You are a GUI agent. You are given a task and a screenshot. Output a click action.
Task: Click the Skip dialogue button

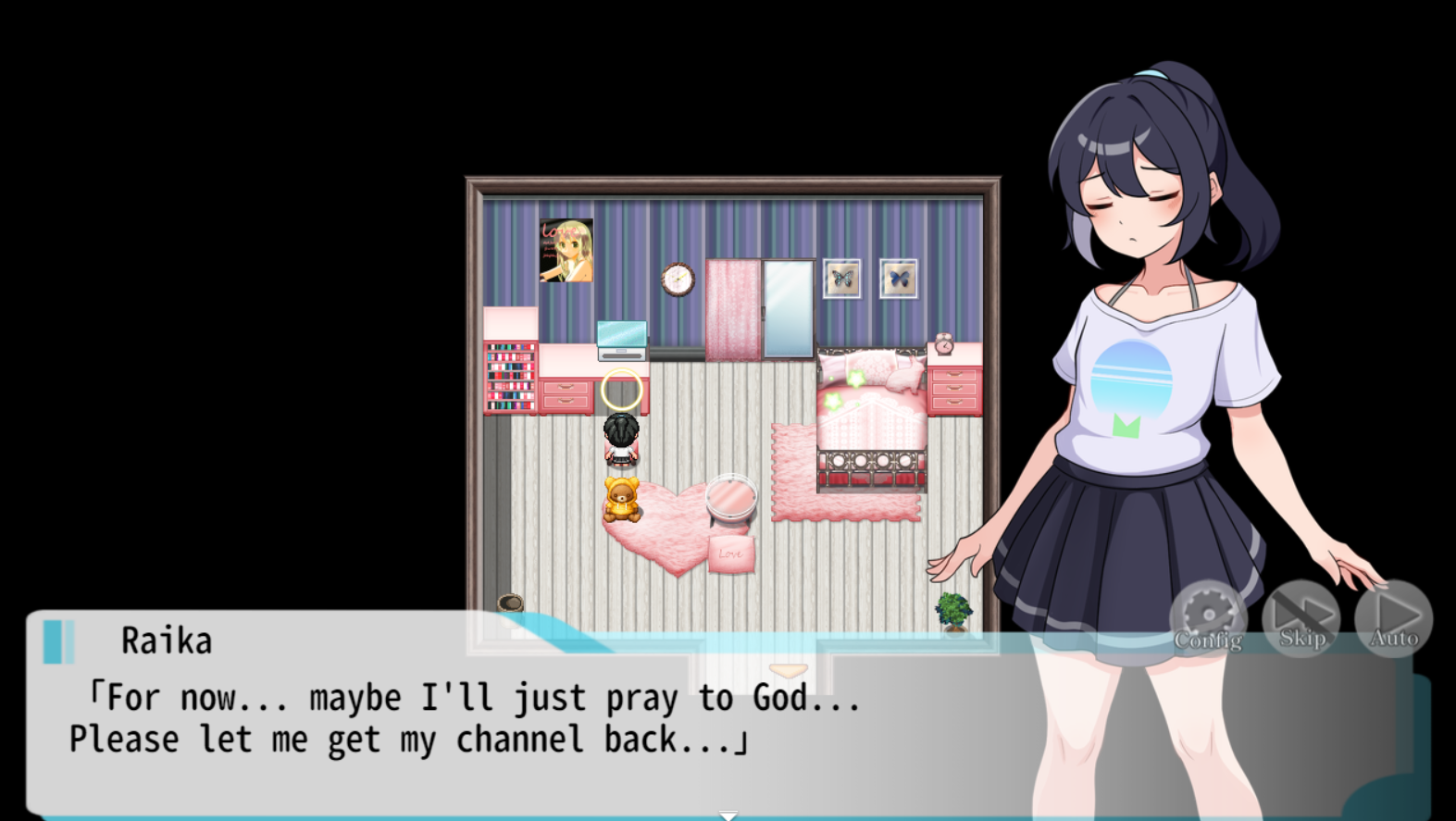coord(1301,618)
